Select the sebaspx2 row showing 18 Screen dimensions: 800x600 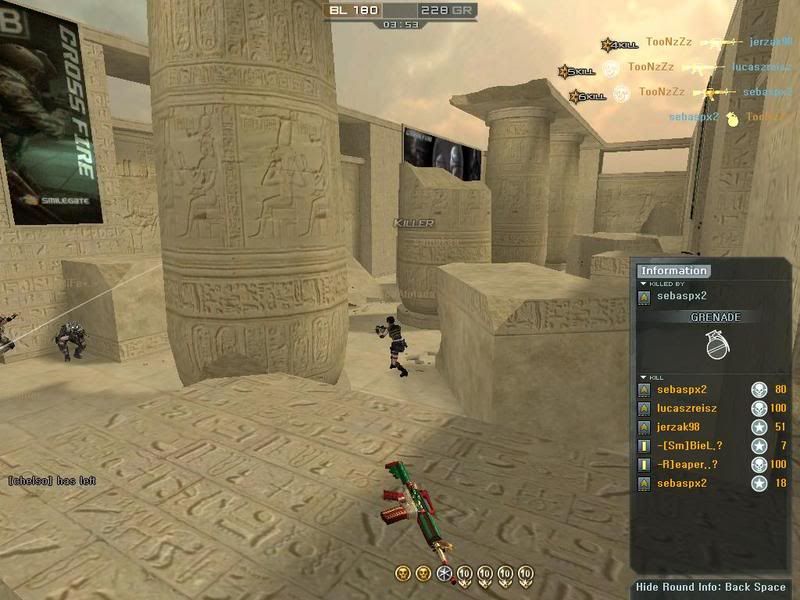tap(681, 484)
